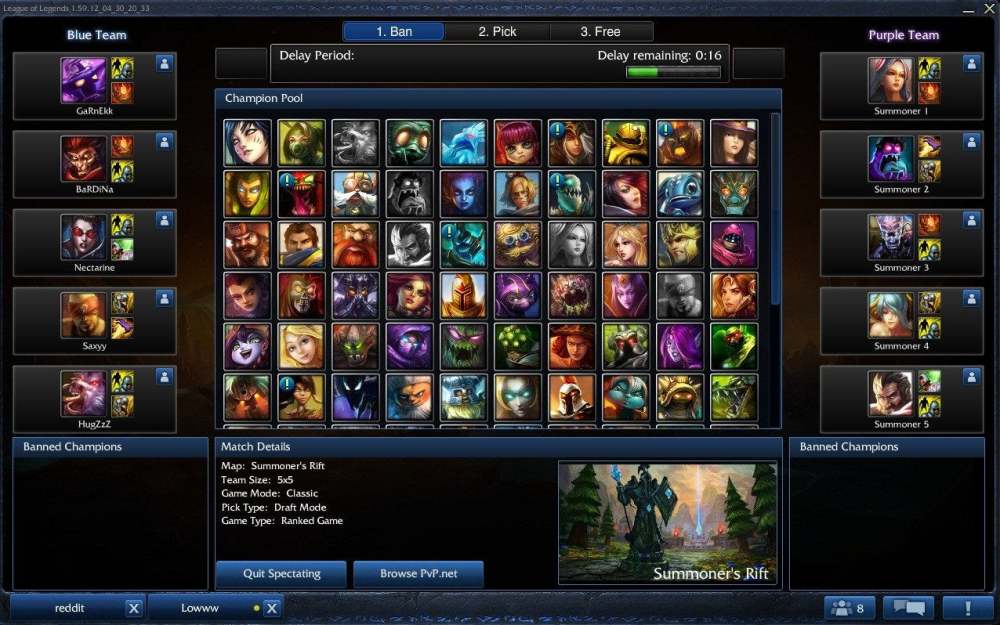This screenshot has width=1000, height=625.
Task: Close the League of Legends window
Action: point(988,8)
